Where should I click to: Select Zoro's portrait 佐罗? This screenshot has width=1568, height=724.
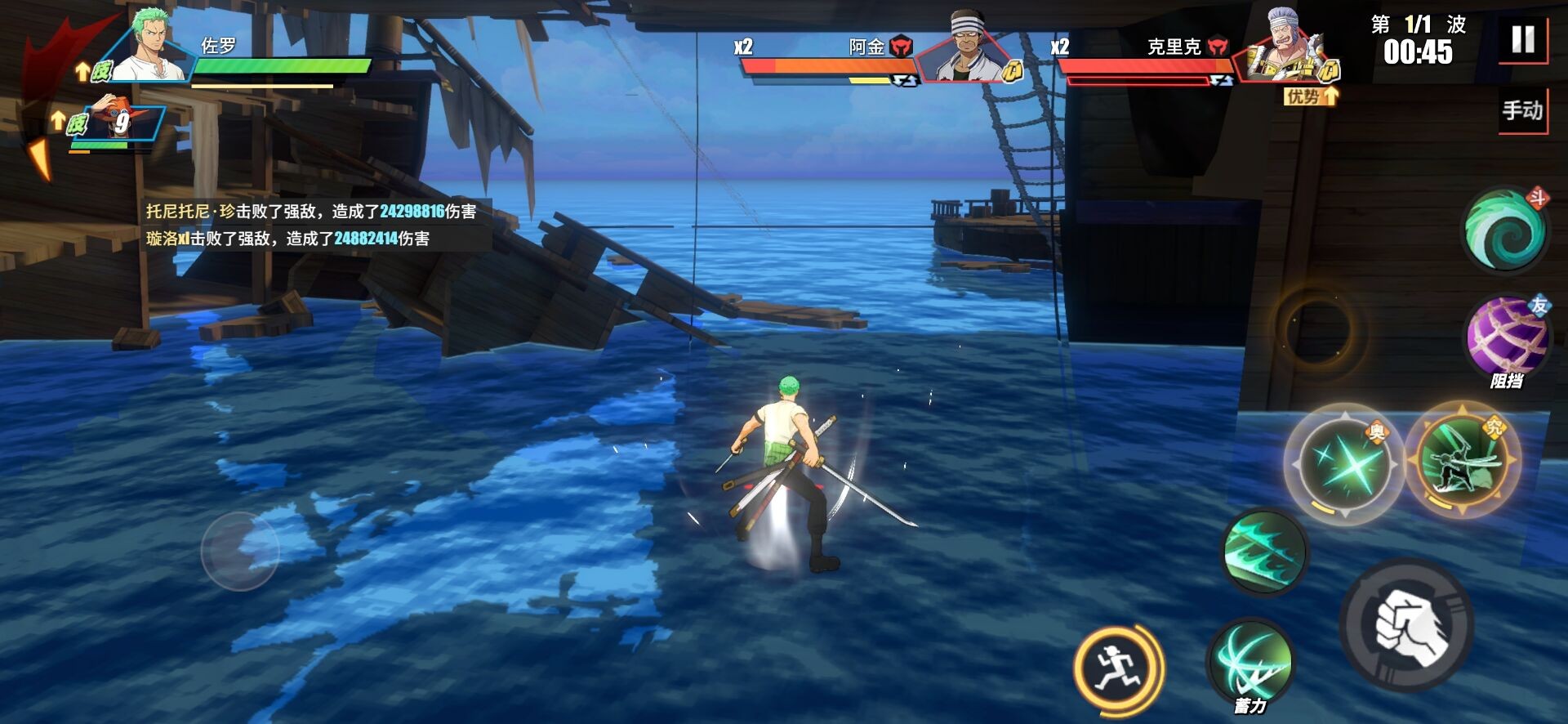coord(151,47)
